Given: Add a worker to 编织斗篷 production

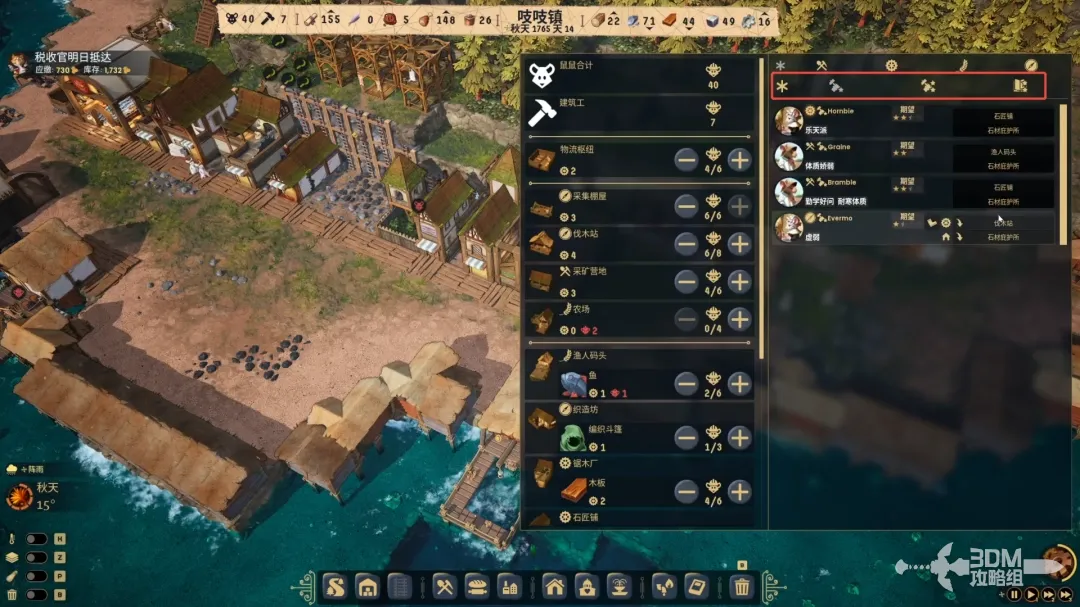Looking at the screenshot, I should coord(739,437).
